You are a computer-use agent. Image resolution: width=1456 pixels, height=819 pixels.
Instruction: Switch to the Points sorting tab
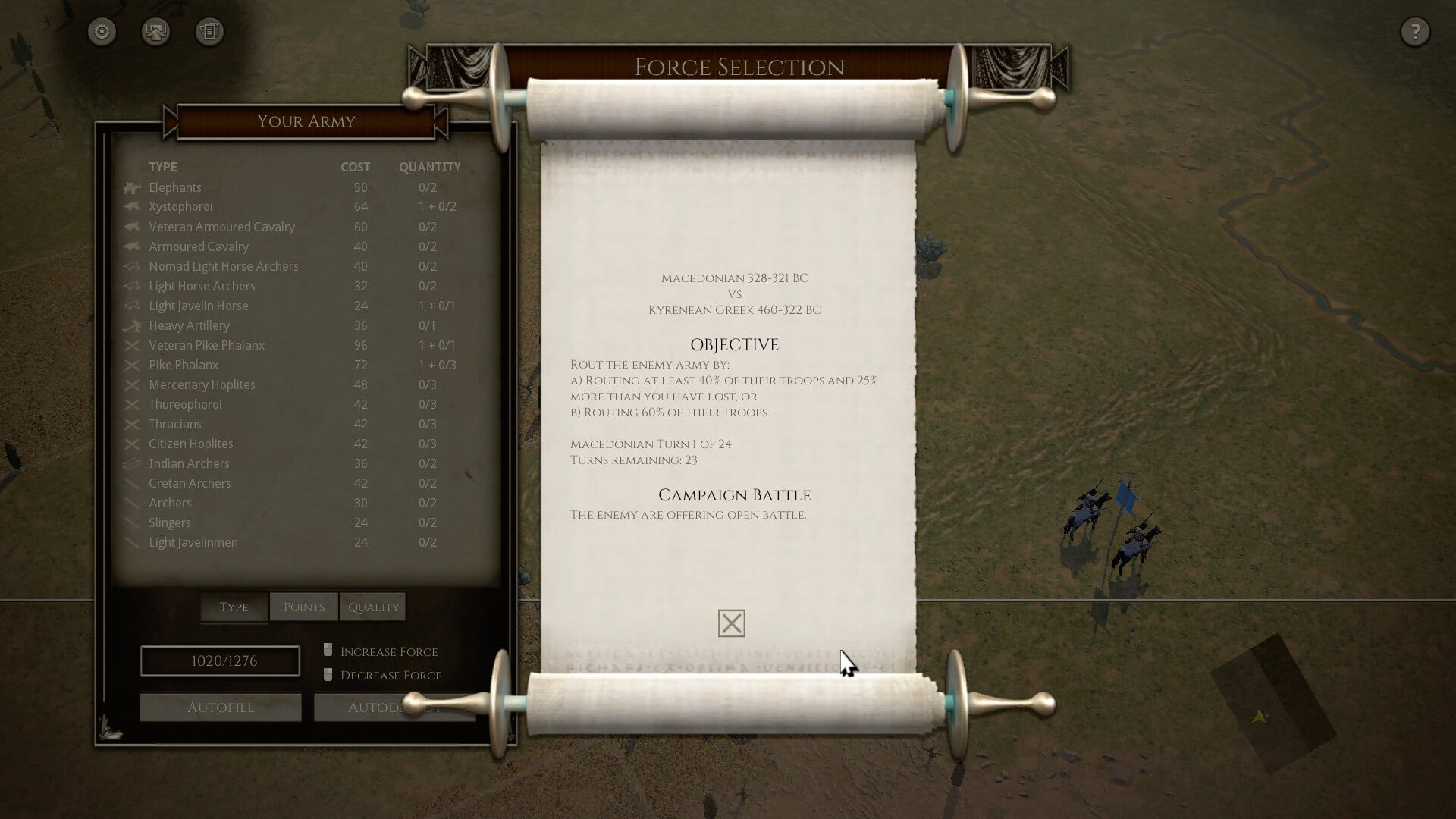(x=303, y=607)
